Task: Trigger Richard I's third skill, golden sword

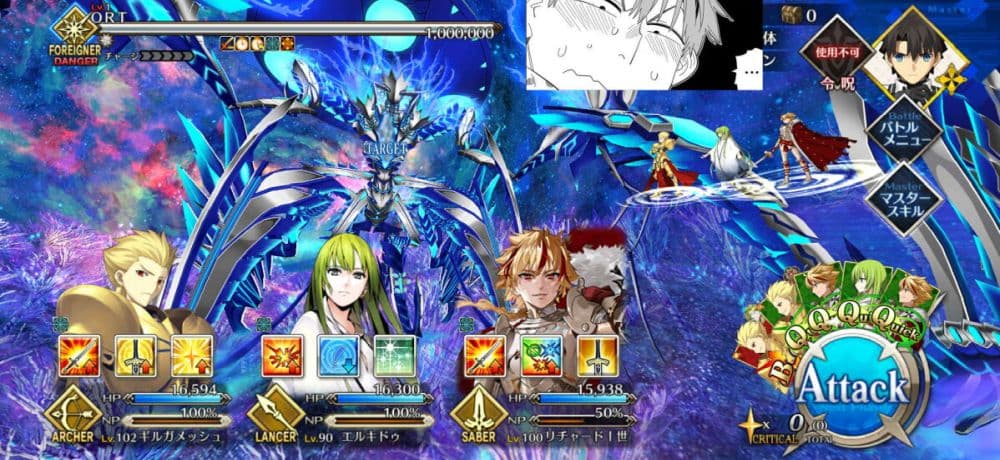Action: (594, 355)
